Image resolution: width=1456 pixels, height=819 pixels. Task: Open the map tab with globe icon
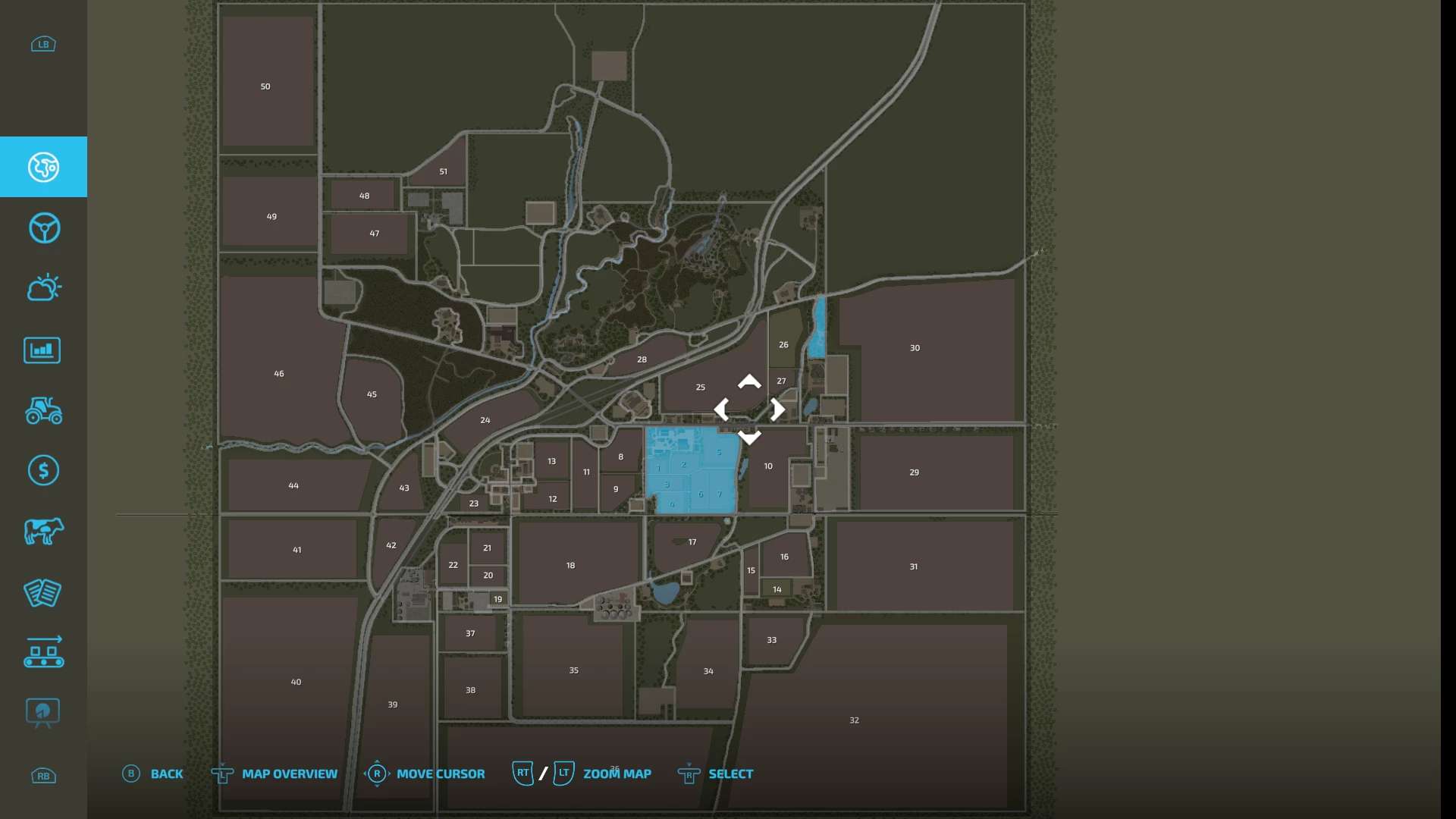point(43,167)
